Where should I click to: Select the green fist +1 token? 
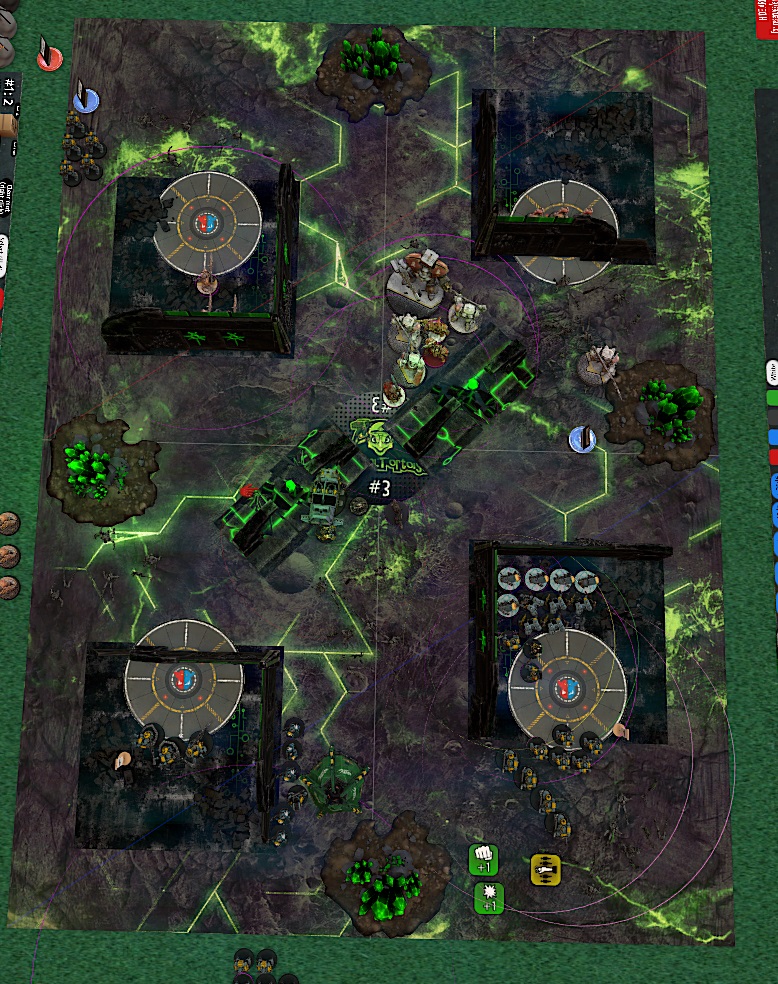click(484, 859)
